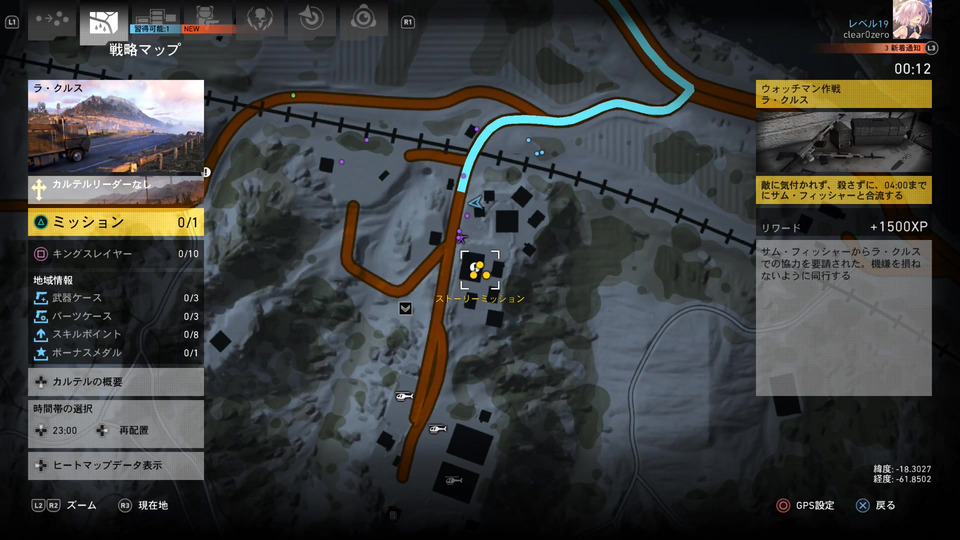This screenshot has width=960, height=540.
Task: Select the ストーリーミッション marker on the map
Action: (480, 269)
